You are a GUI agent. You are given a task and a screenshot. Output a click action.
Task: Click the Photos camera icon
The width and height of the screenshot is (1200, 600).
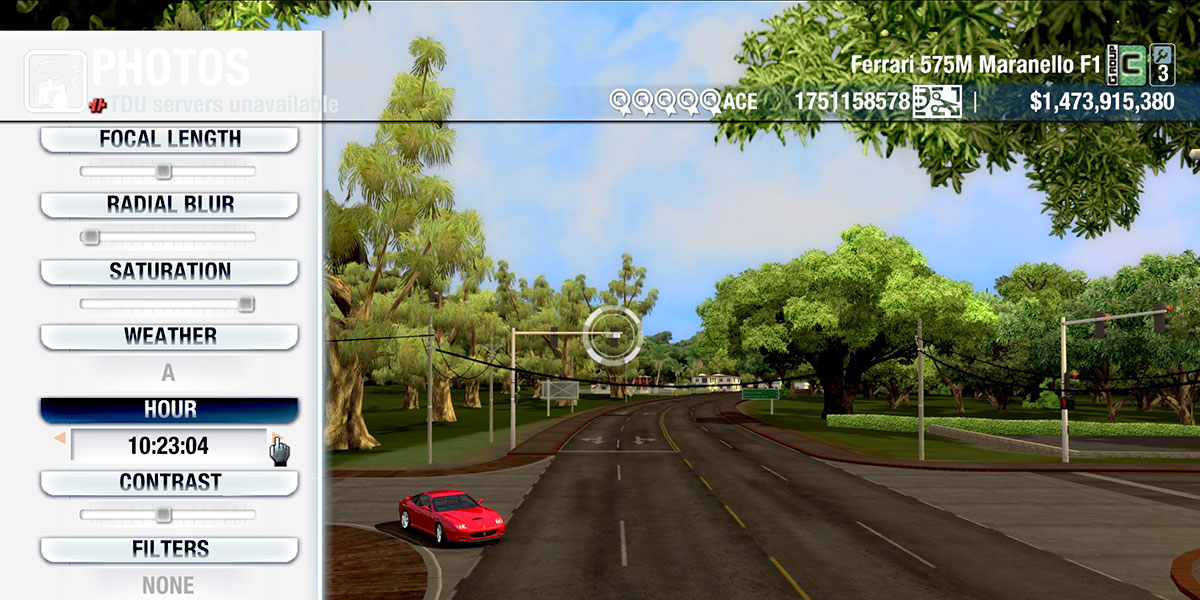pos(54,81)
